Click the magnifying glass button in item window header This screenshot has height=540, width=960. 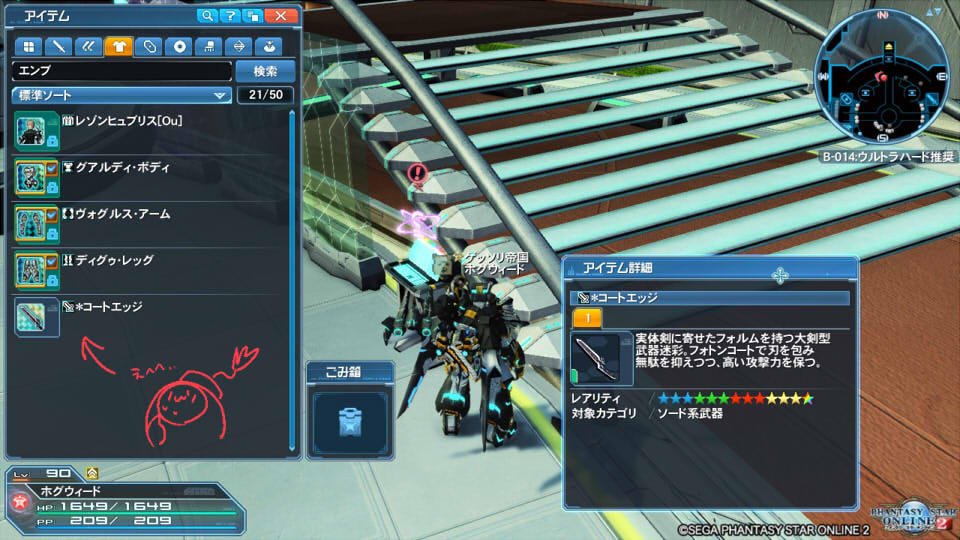[x=208, y=16]
